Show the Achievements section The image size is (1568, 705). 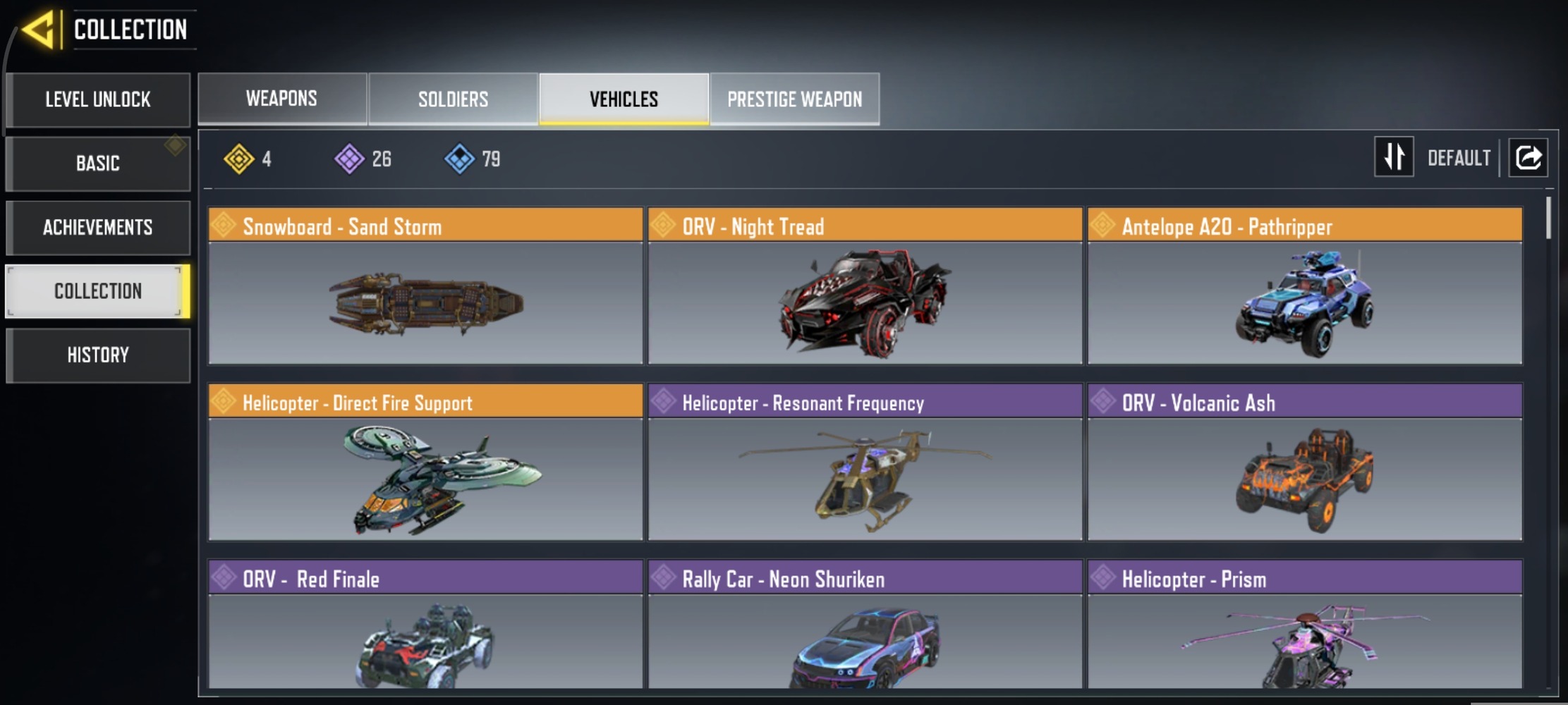(x=98, y=228)
